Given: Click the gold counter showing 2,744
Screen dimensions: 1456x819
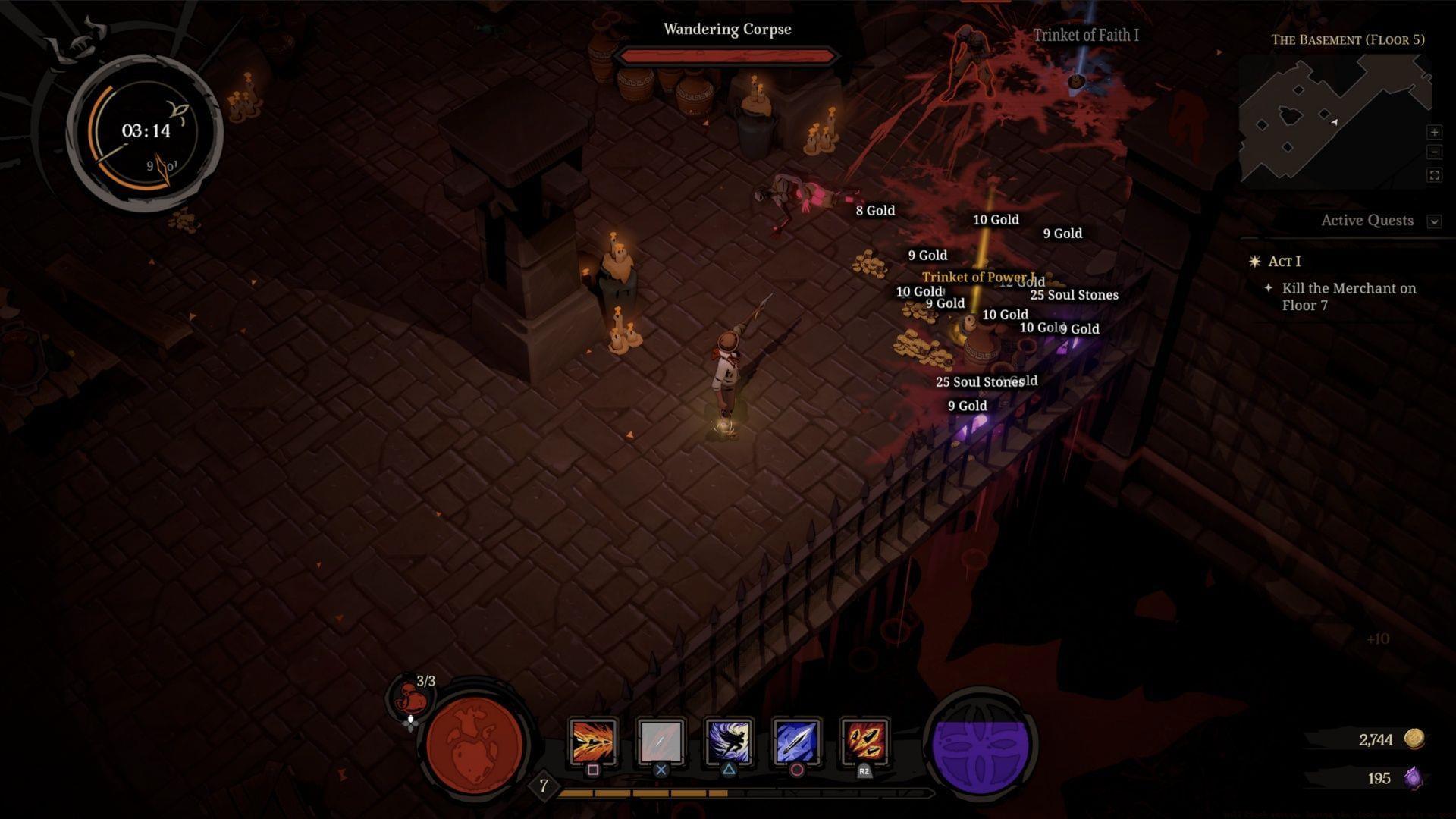Looking at the screenshot, I should (x=1376, y=739).
